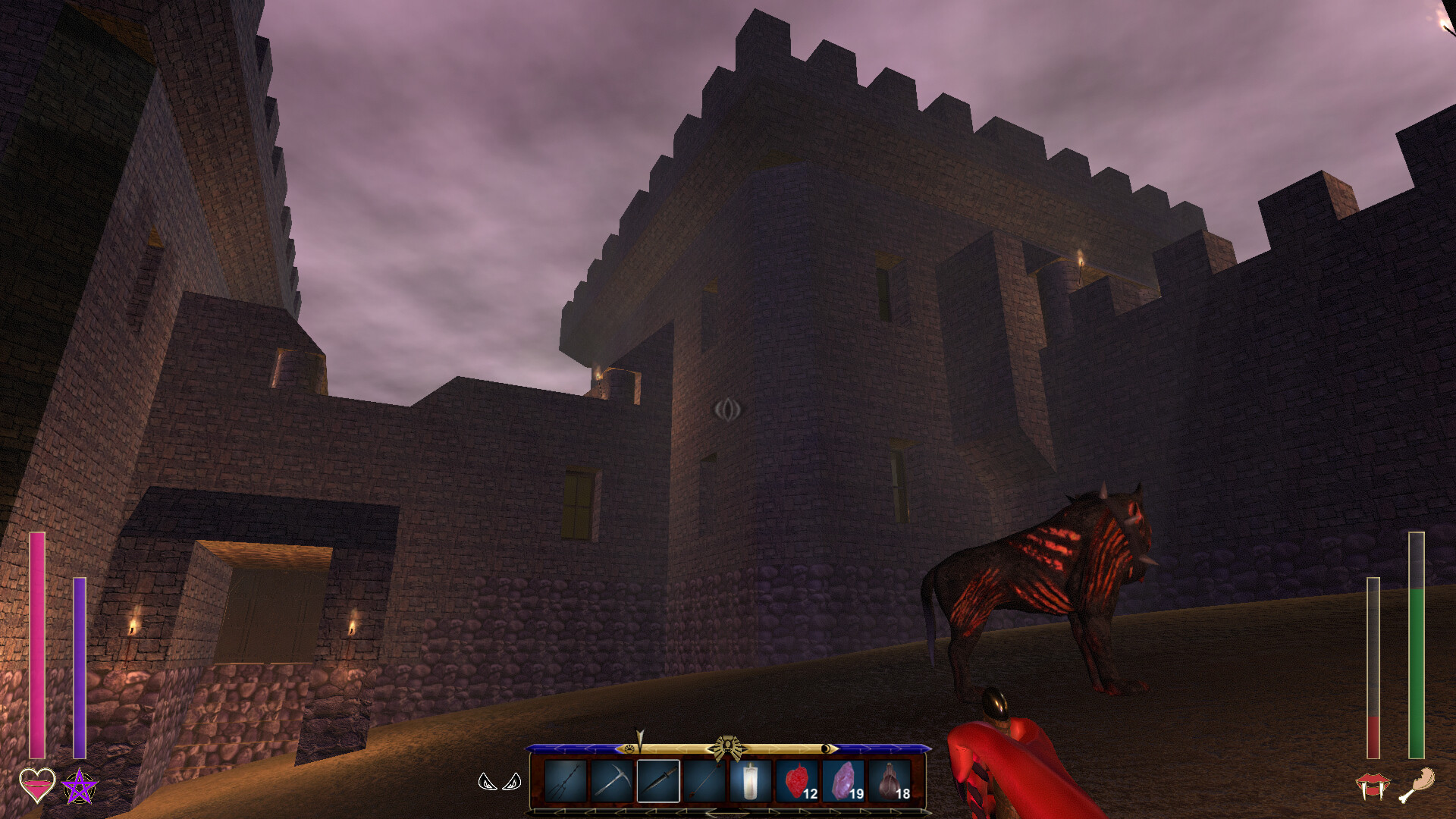Screen dimensions: 1456x819
Task: Toggle the crescent moon icon on the hotbar
Action: [x=825, y=748]
